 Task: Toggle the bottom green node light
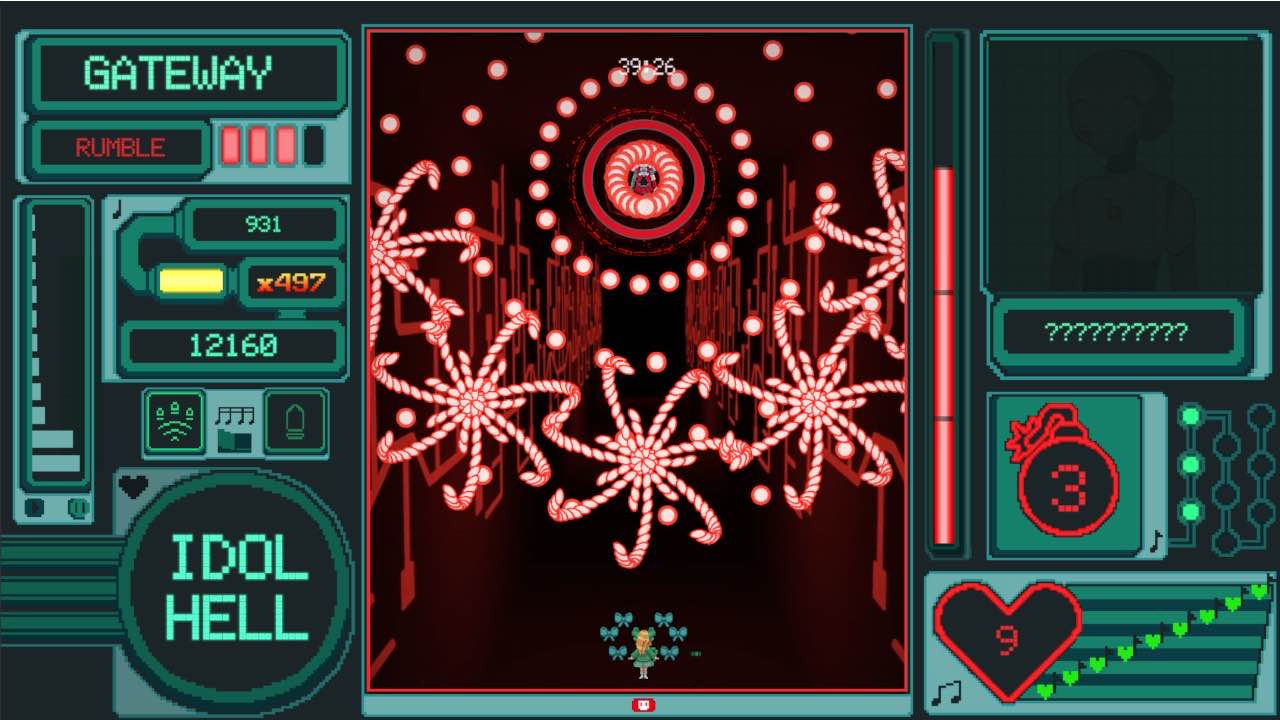coord(1190,510)
